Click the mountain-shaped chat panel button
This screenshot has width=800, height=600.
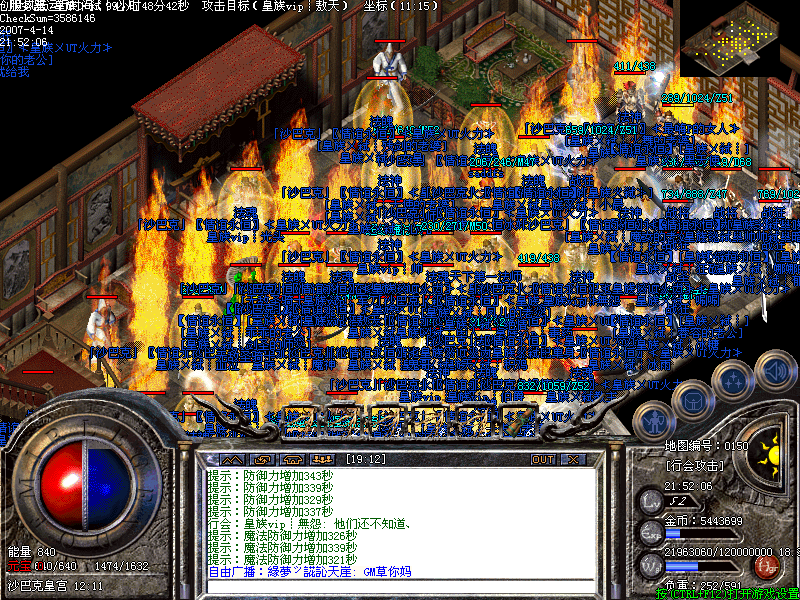[x=233, y=459]
